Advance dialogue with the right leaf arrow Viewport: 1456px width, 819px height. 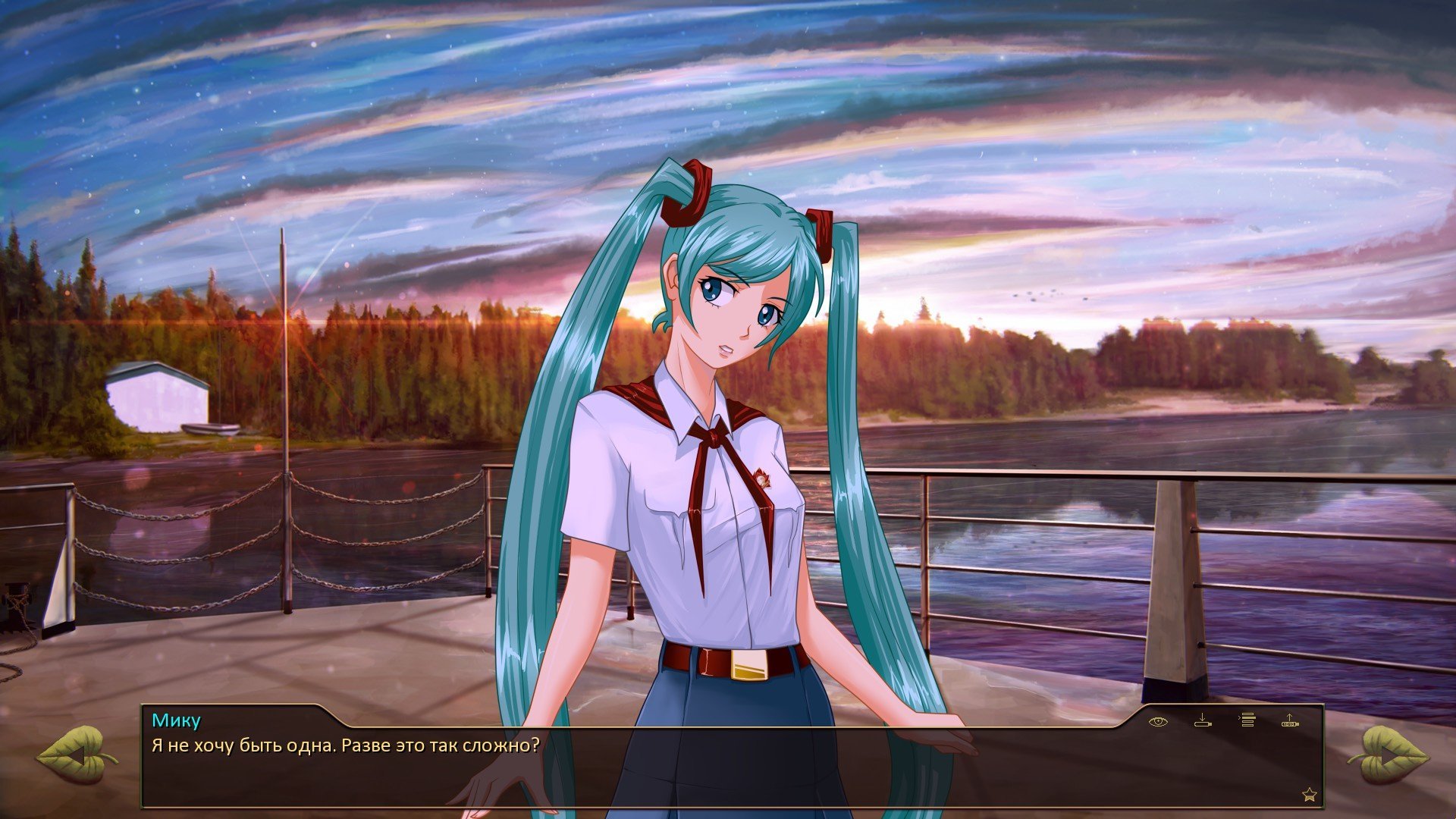pos(1388,755)
